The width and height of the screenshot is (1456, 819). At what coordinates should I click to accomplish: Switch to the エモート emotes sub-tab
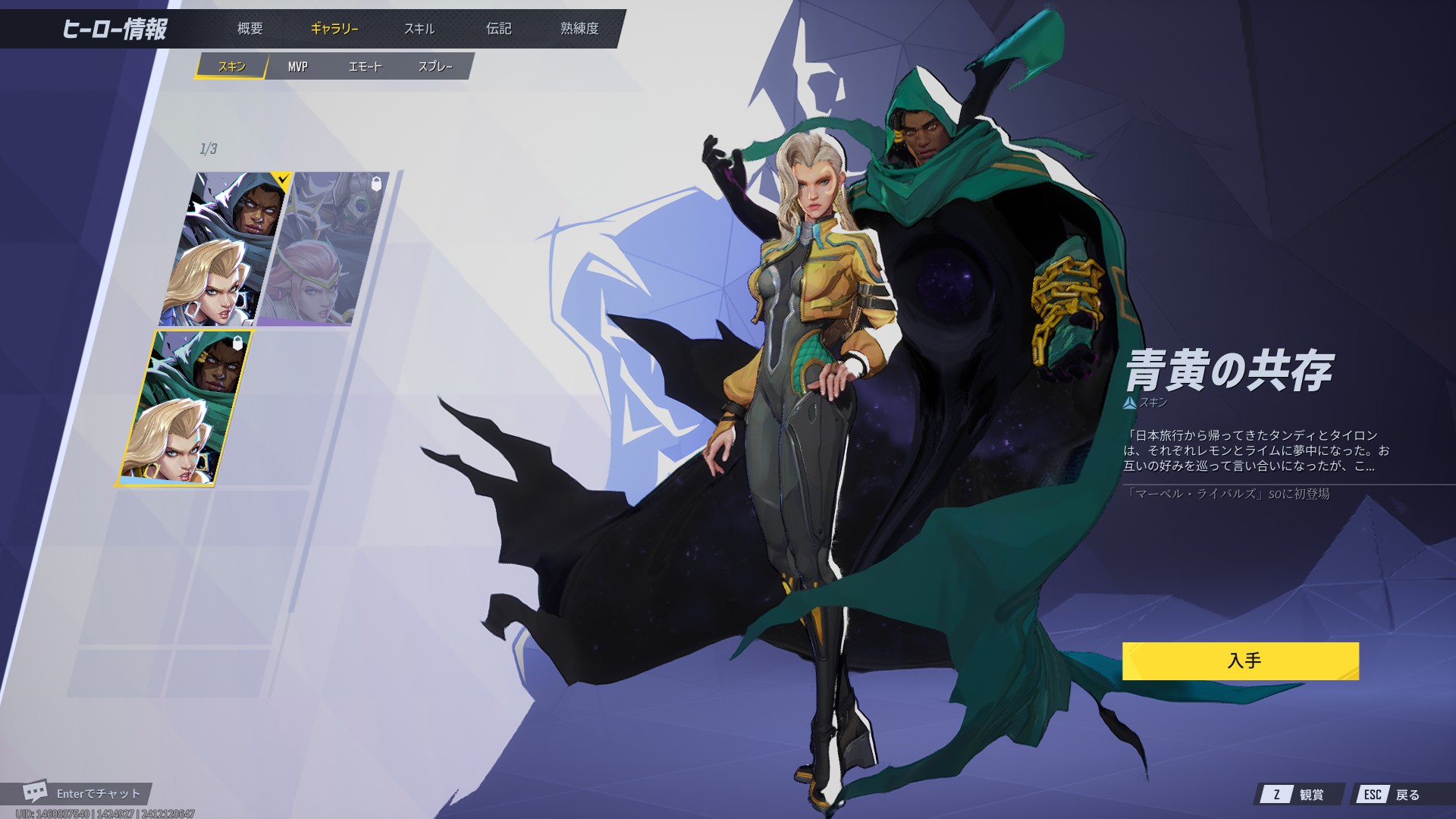pyautogui.click(x=365, y=67)
